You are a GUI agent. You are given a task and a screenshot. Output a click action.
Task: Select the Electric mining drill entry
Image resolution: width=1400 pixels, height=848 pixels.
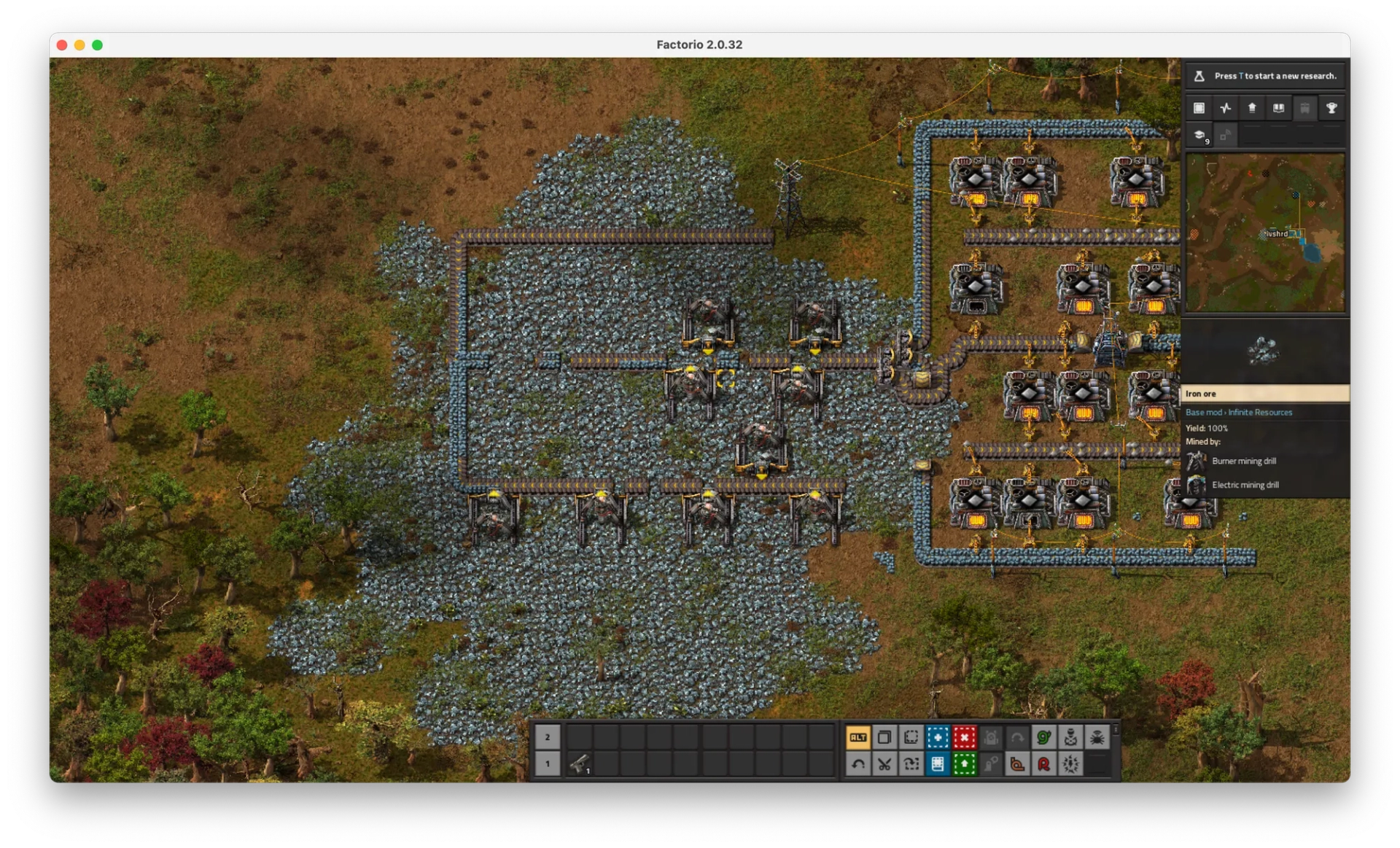pos(1245,485)
